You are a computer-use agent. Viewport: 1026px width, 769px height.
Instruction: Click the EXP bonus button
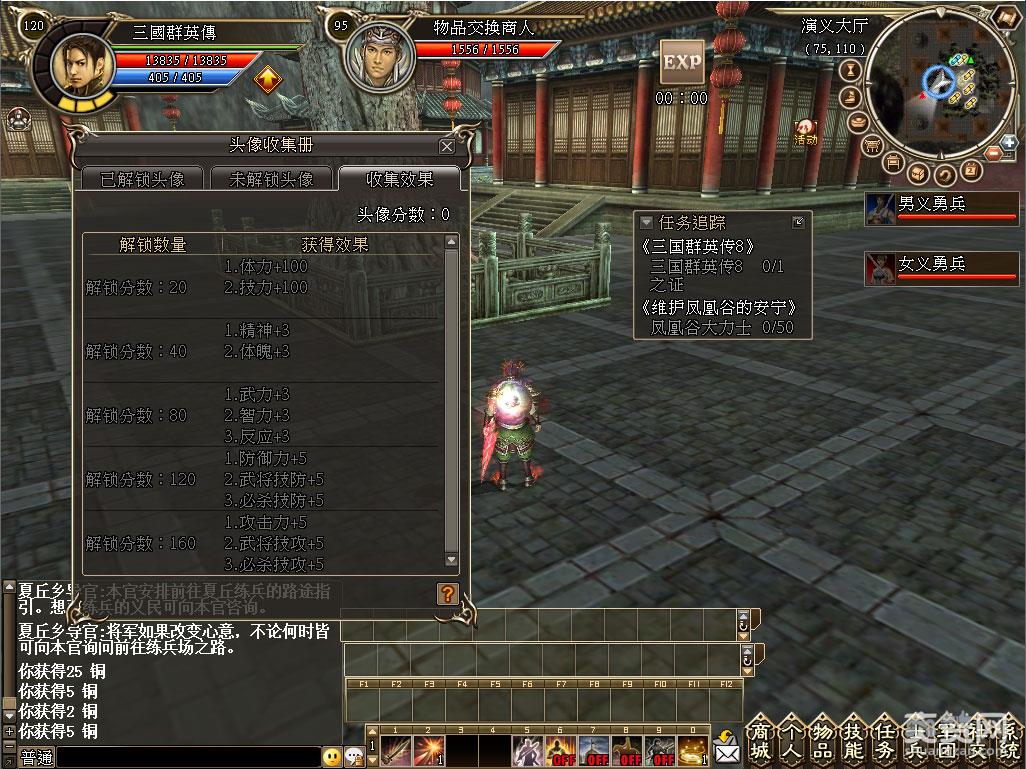tap(682, 62)
